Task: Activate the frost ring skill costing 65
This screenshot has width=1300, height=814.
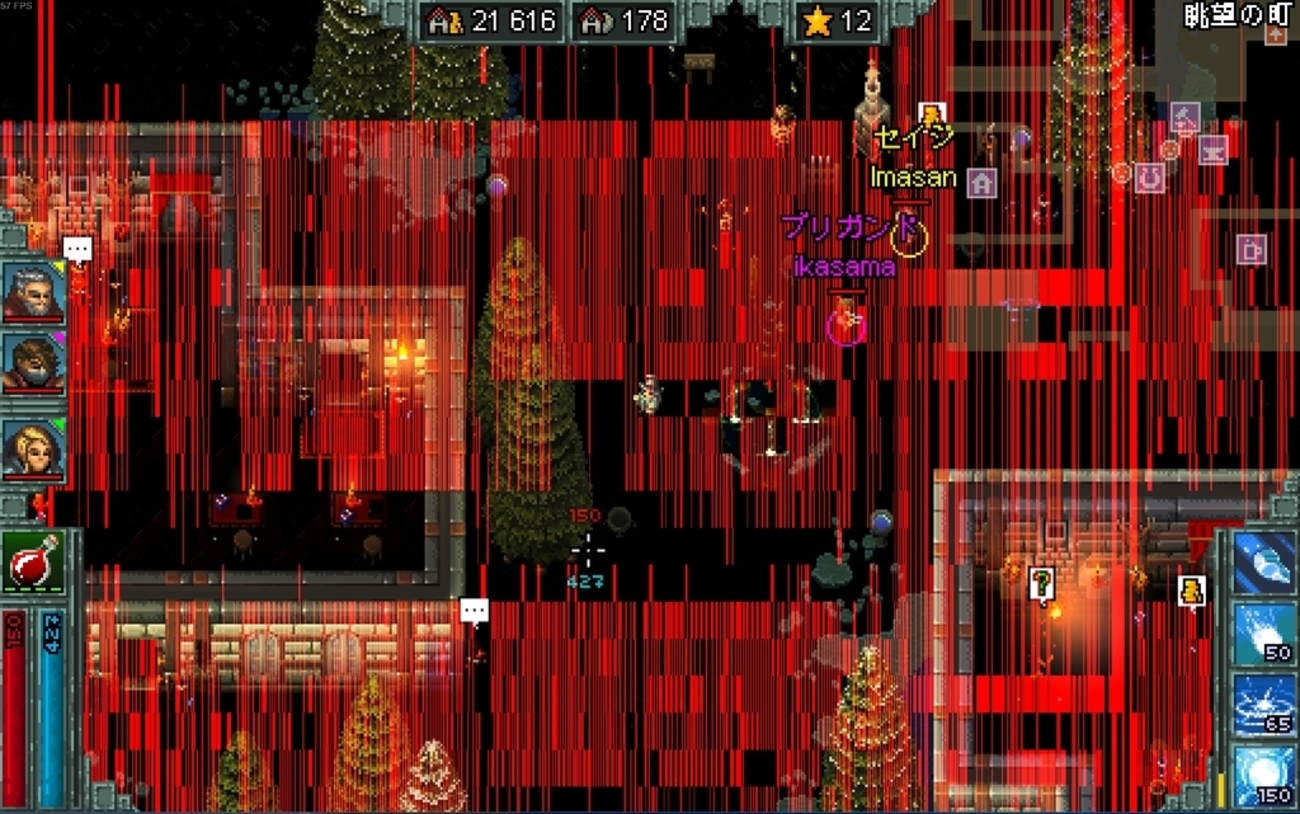Action: [x=1264, y=705]
